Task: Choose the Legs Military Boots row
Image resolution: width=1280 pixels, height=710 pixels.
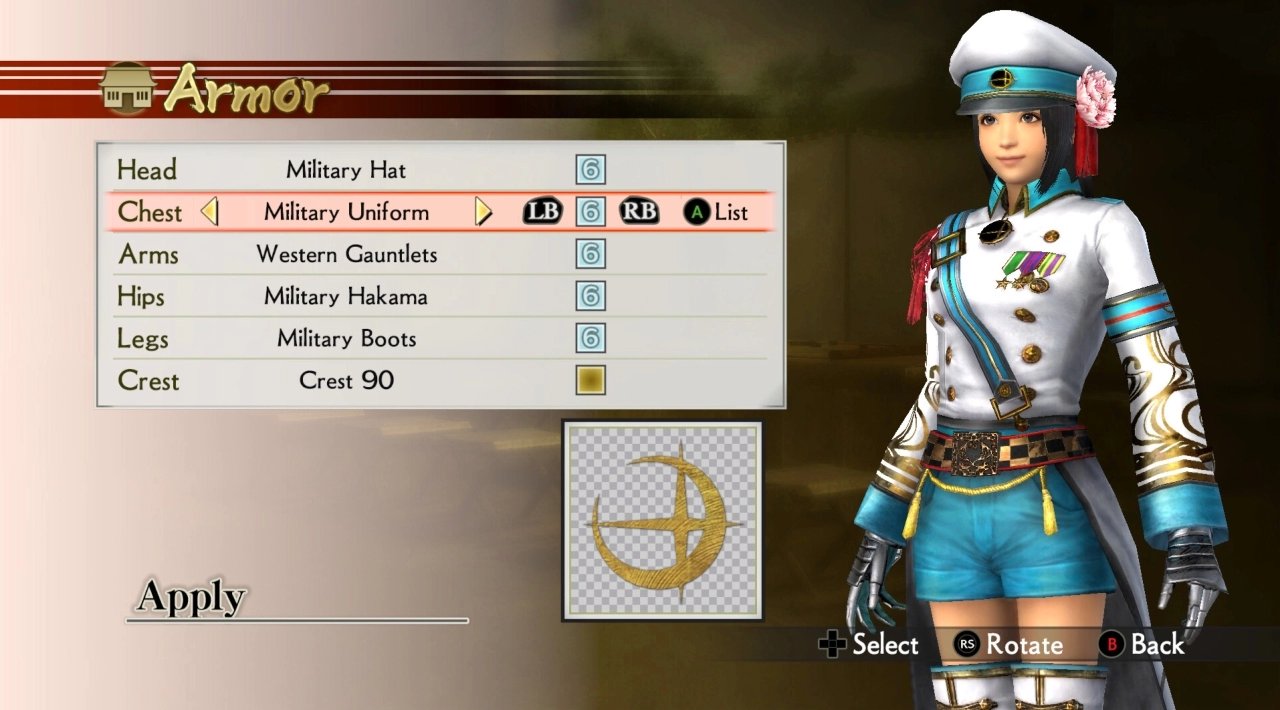Action: pyautogui.click(x=346, y=338)
